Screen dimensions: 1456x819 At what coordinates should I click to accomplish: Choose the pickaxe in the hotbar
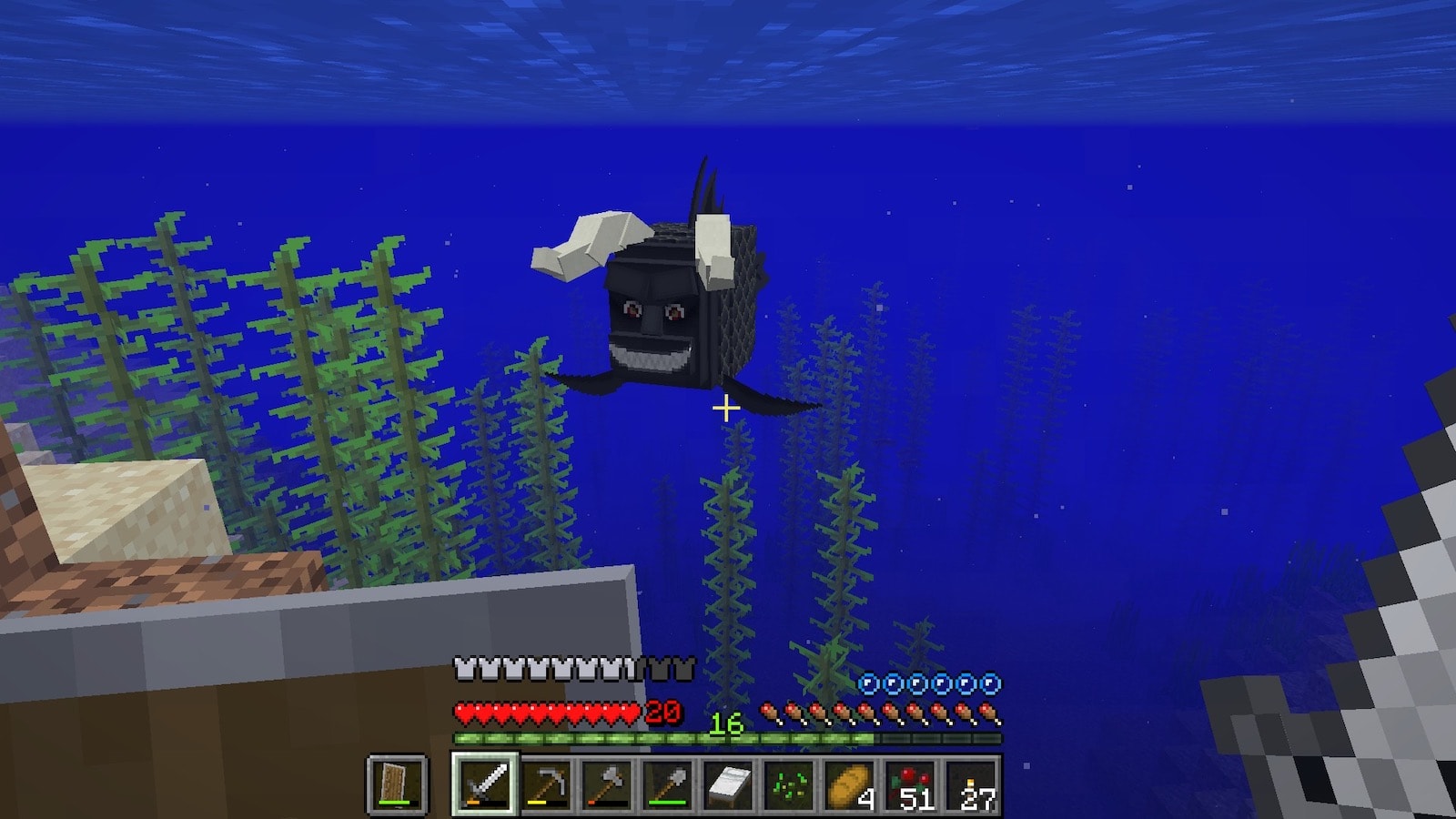coord(546,784)
